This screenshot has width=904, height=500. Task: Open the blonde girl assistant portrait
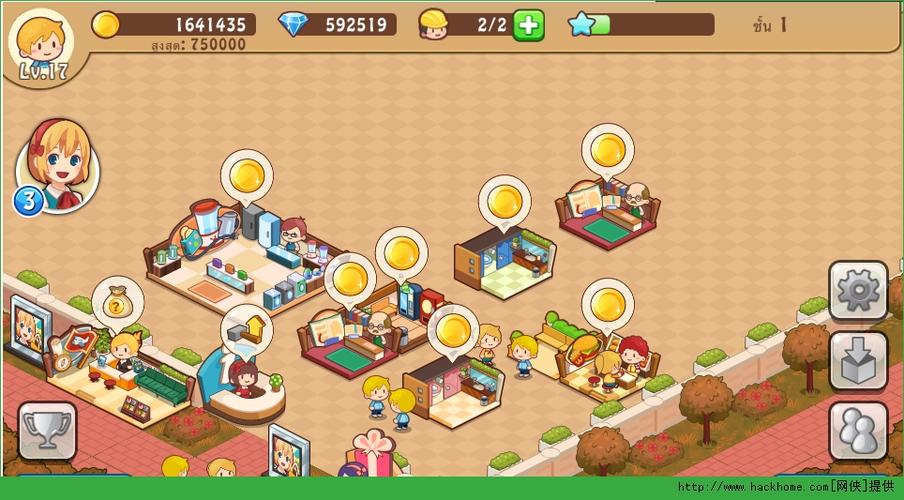(58, 165)
